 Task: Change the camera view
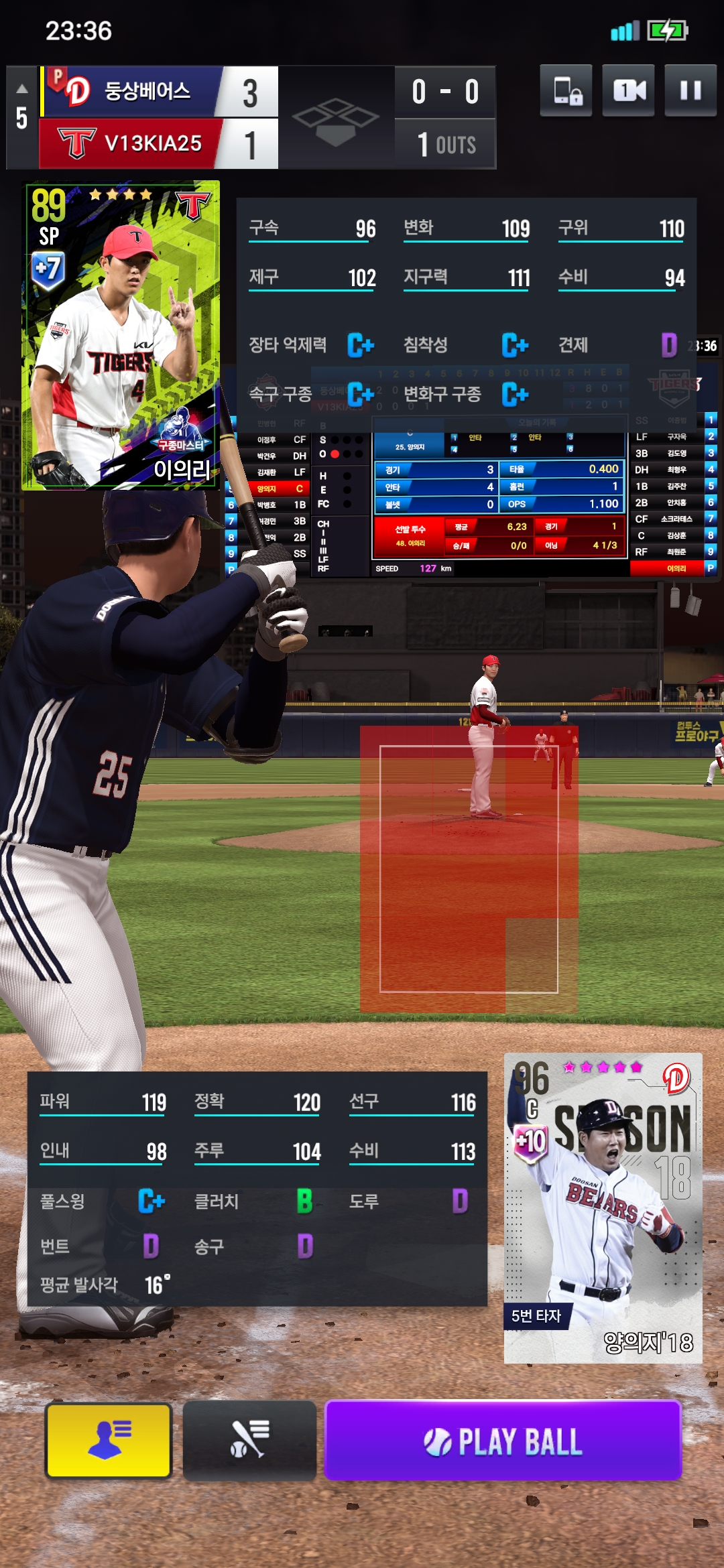click(628, 90)
